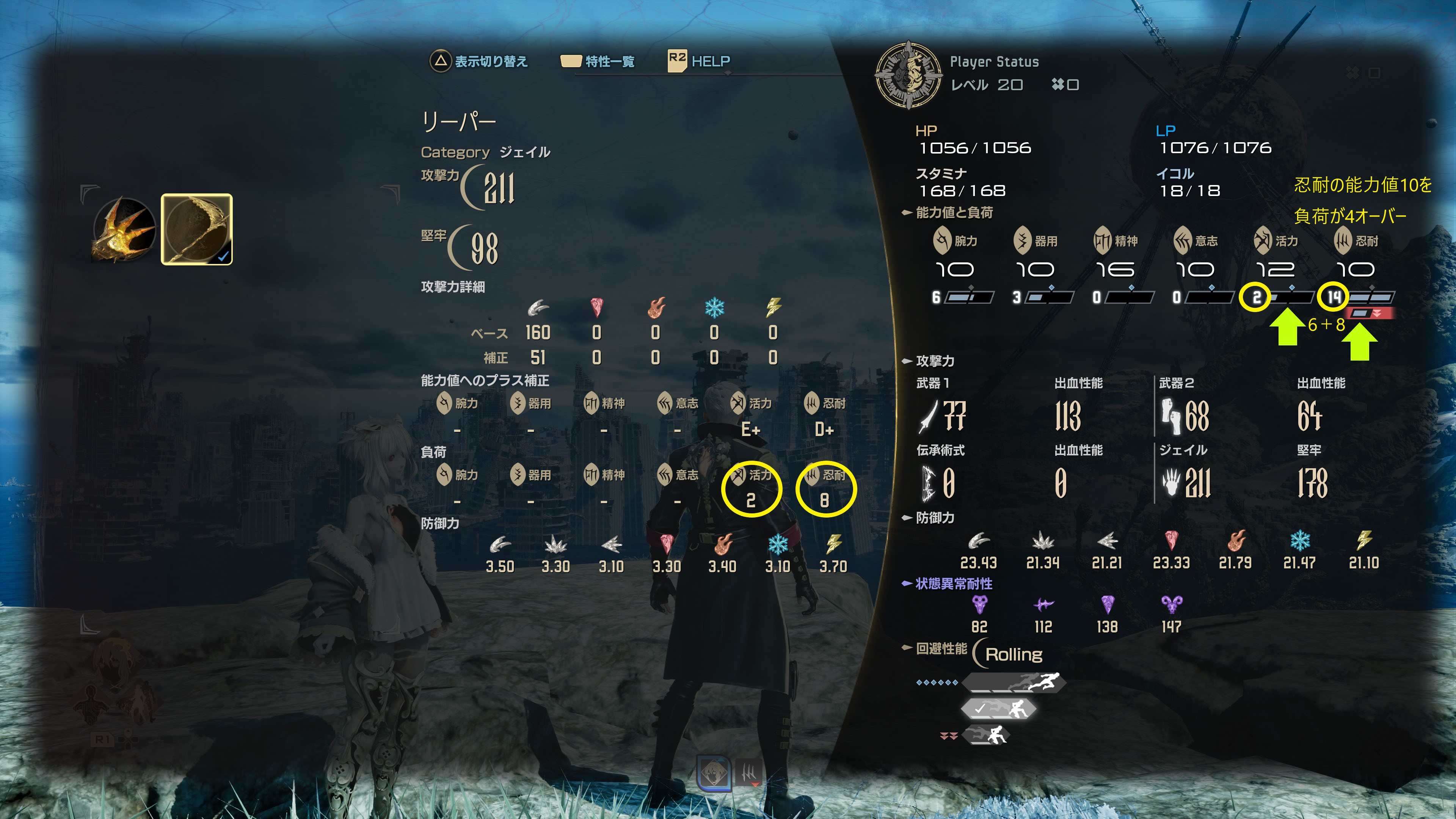The height and width of the screenshot is (819, 1456).
Task: Select the equipped Reaper jail slot
Action: coord(196,229)
